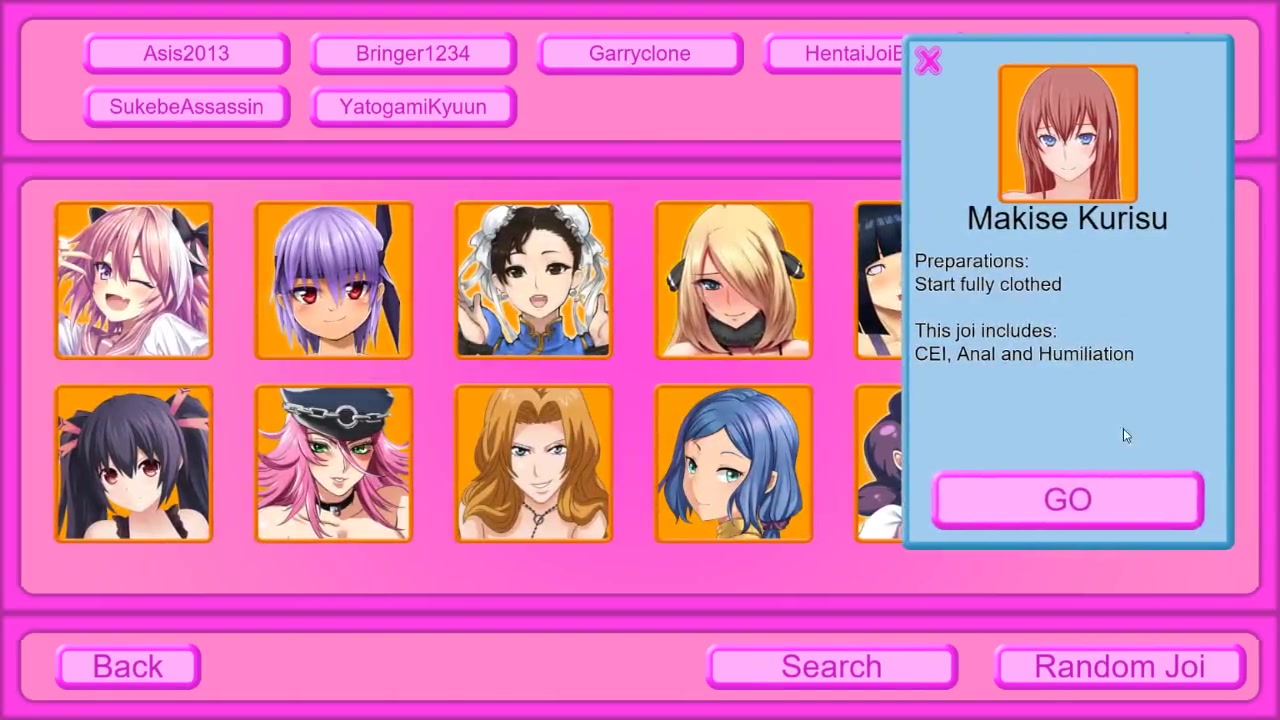Pick the blue-haired character portrait
Viewport: 1280px width, 720px height.
tap(734, 464)
